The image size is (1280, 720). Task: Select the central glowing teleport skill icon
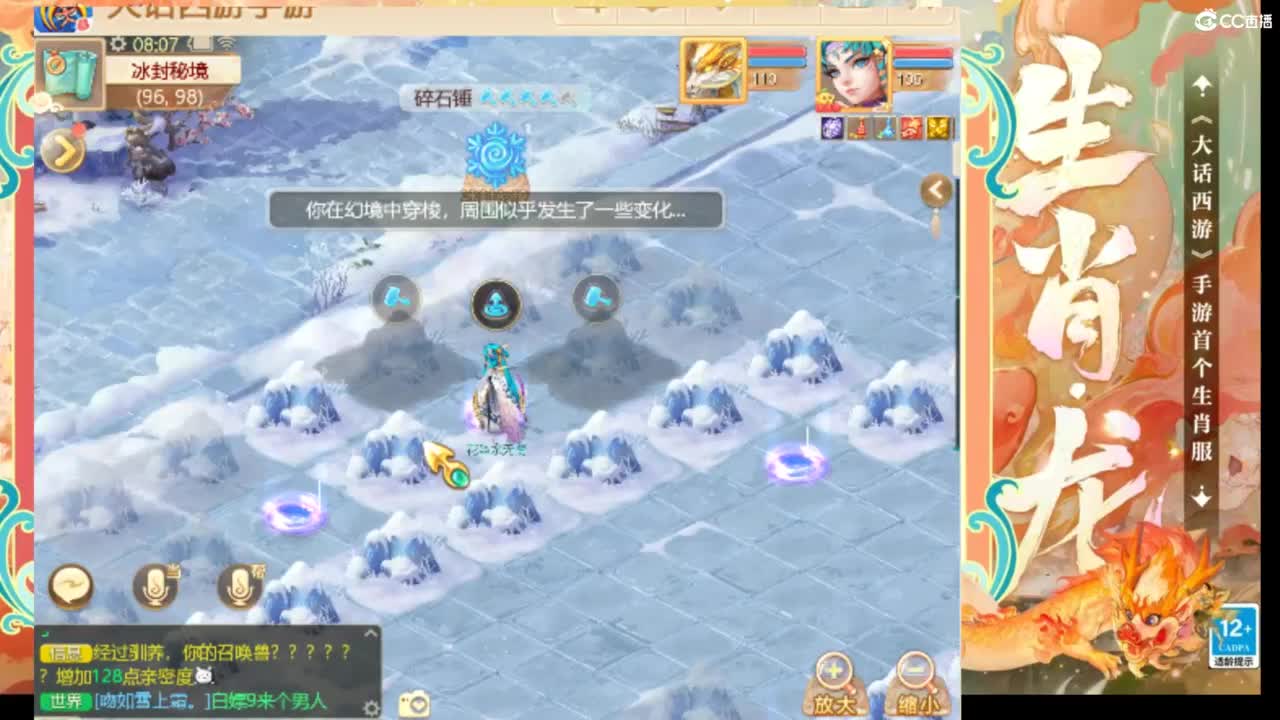pyautogui.click(x=496, y=305)
